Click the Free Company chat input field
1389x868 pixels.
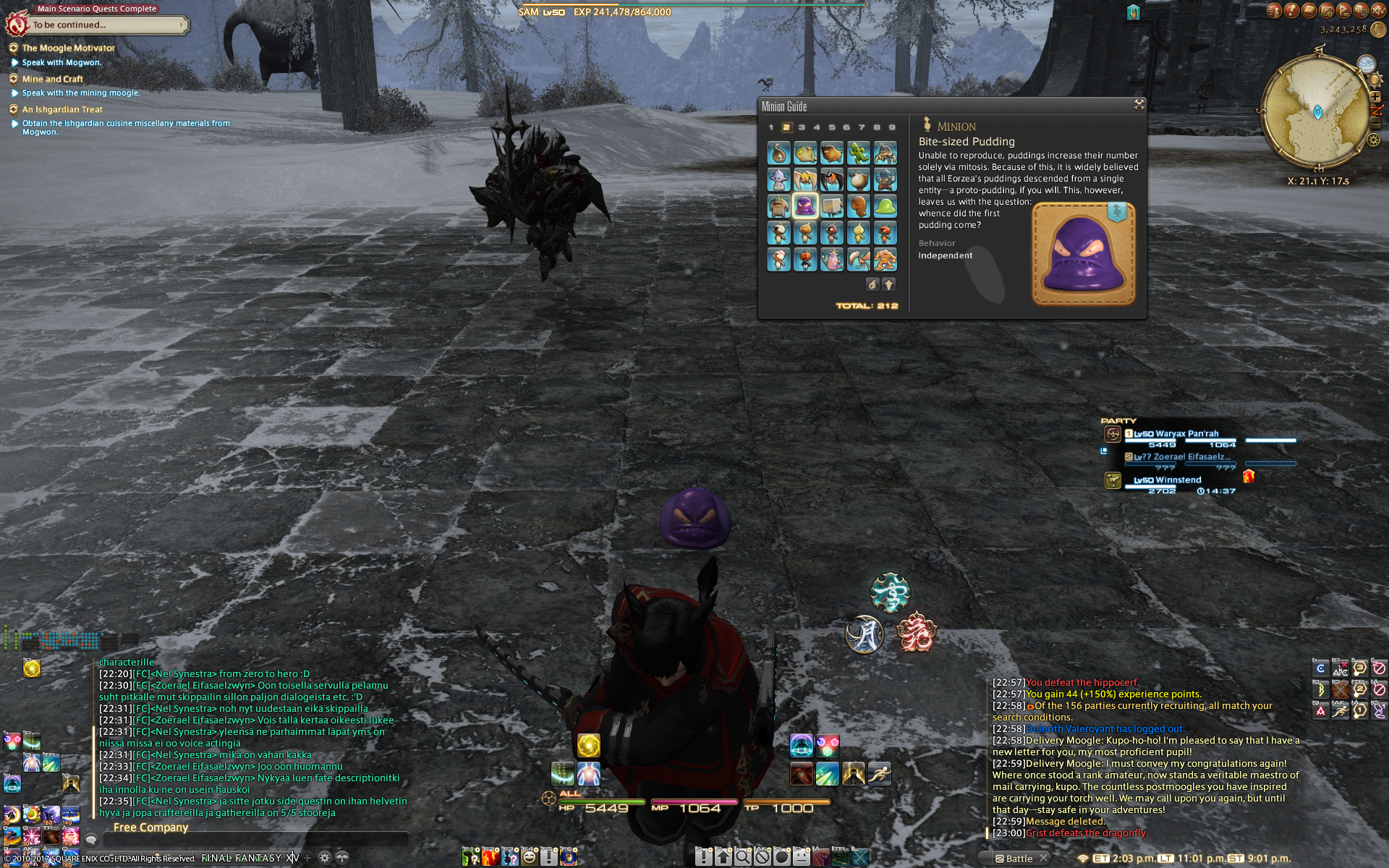253,839
